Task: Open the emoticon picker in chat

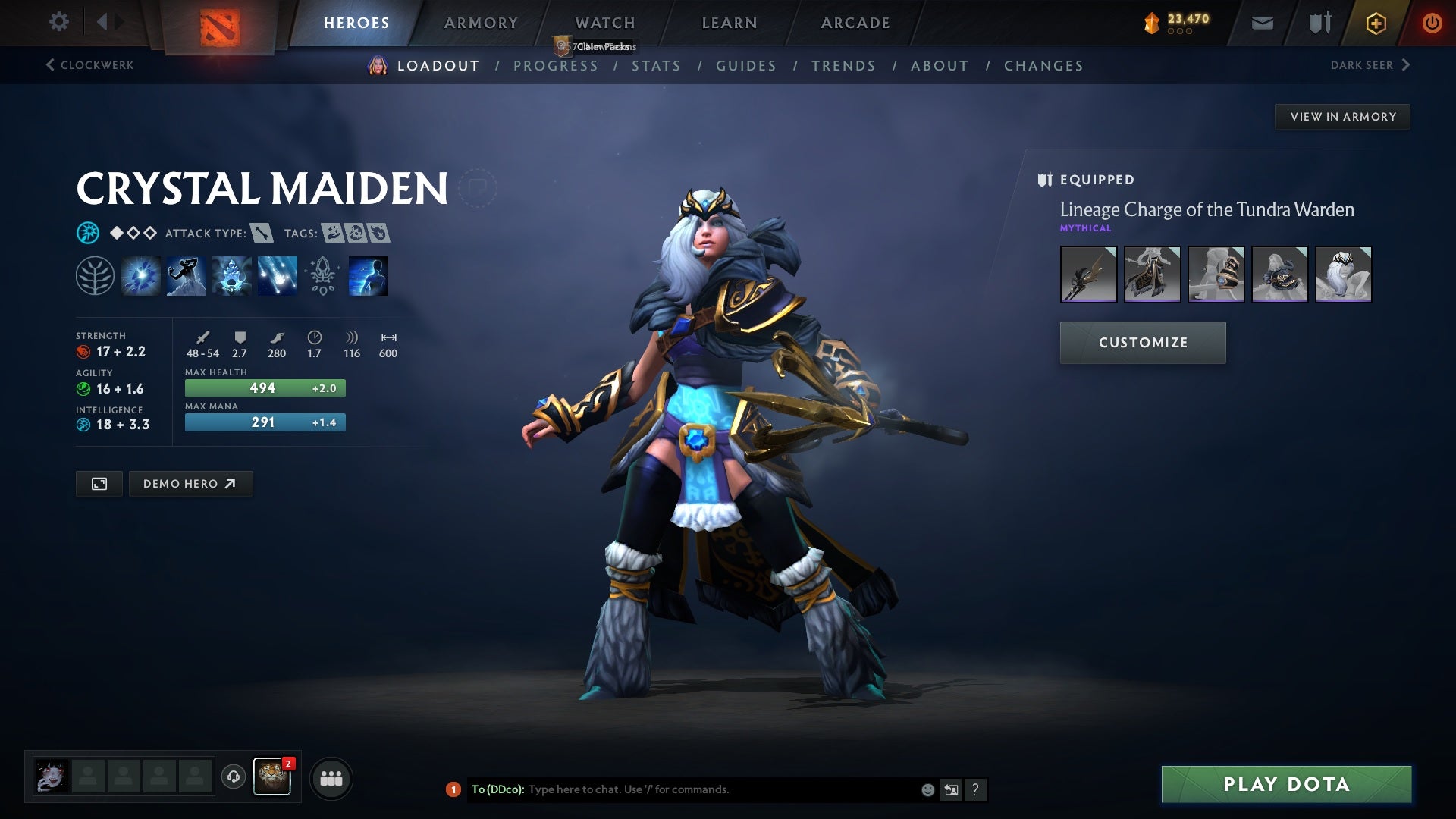Action: point(927,789)
